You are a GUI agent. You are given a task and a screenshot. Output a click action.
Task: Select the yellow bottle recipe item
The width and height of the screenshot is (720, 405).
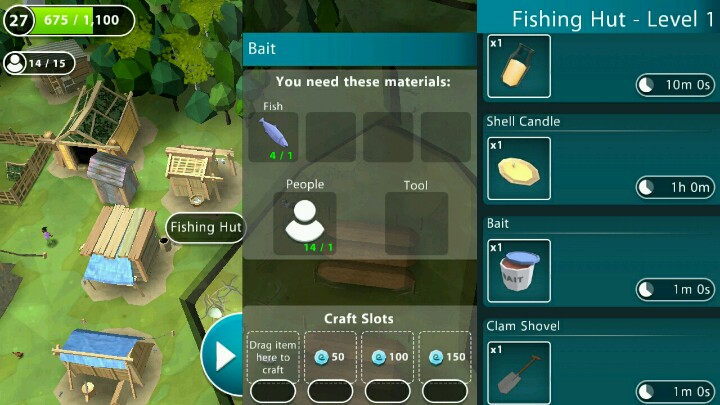(519, 66)
